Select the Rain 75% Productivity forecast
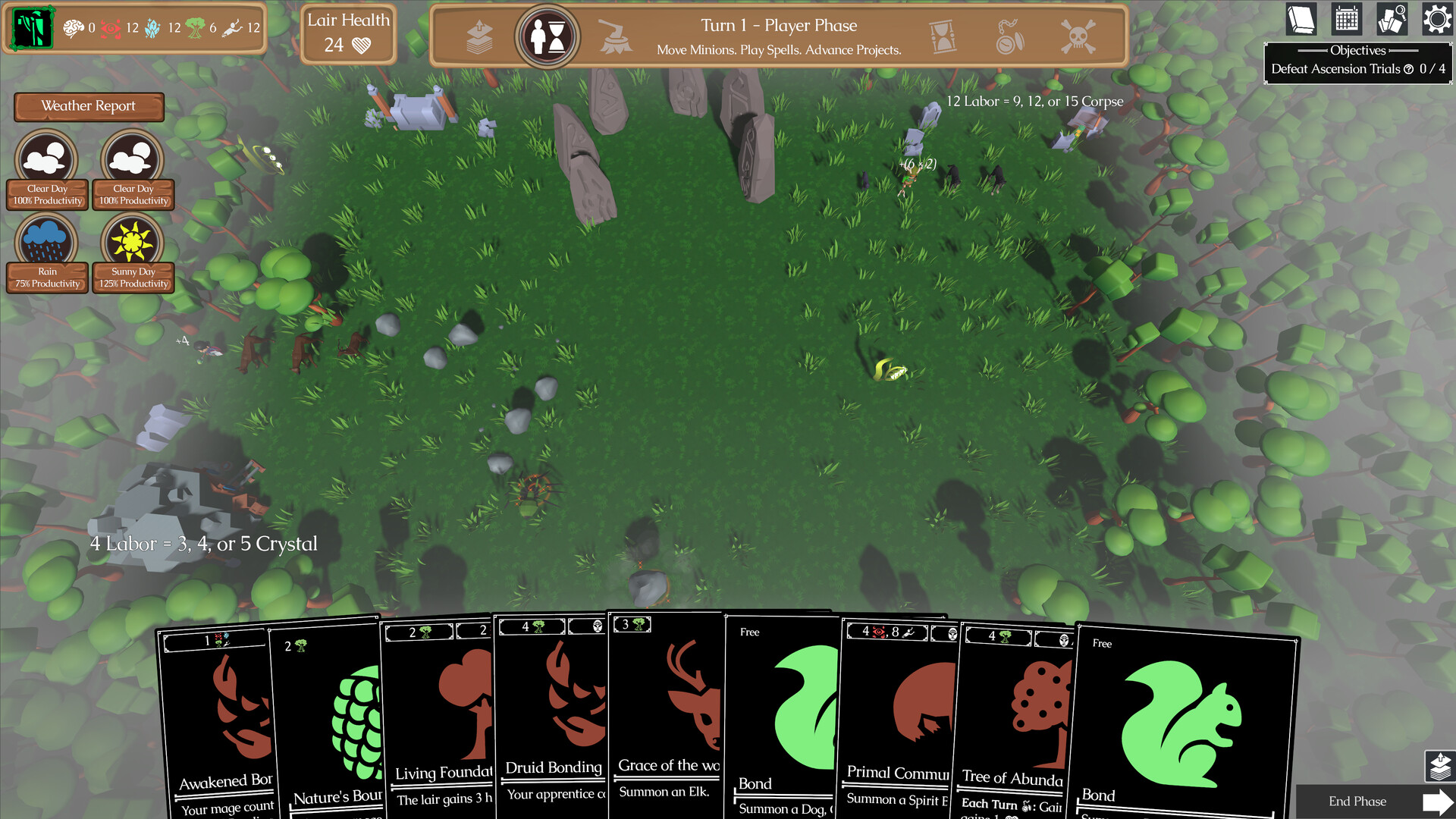The height and width of the screenshot is (819, 1456). coord(47,252)
